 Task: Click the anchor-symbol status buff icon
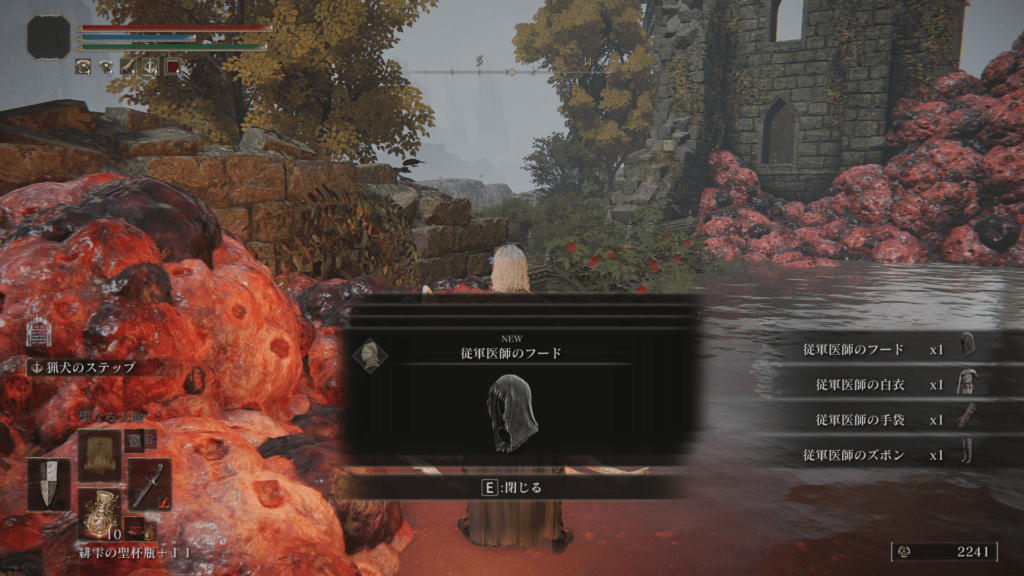[x=150, y=67]
